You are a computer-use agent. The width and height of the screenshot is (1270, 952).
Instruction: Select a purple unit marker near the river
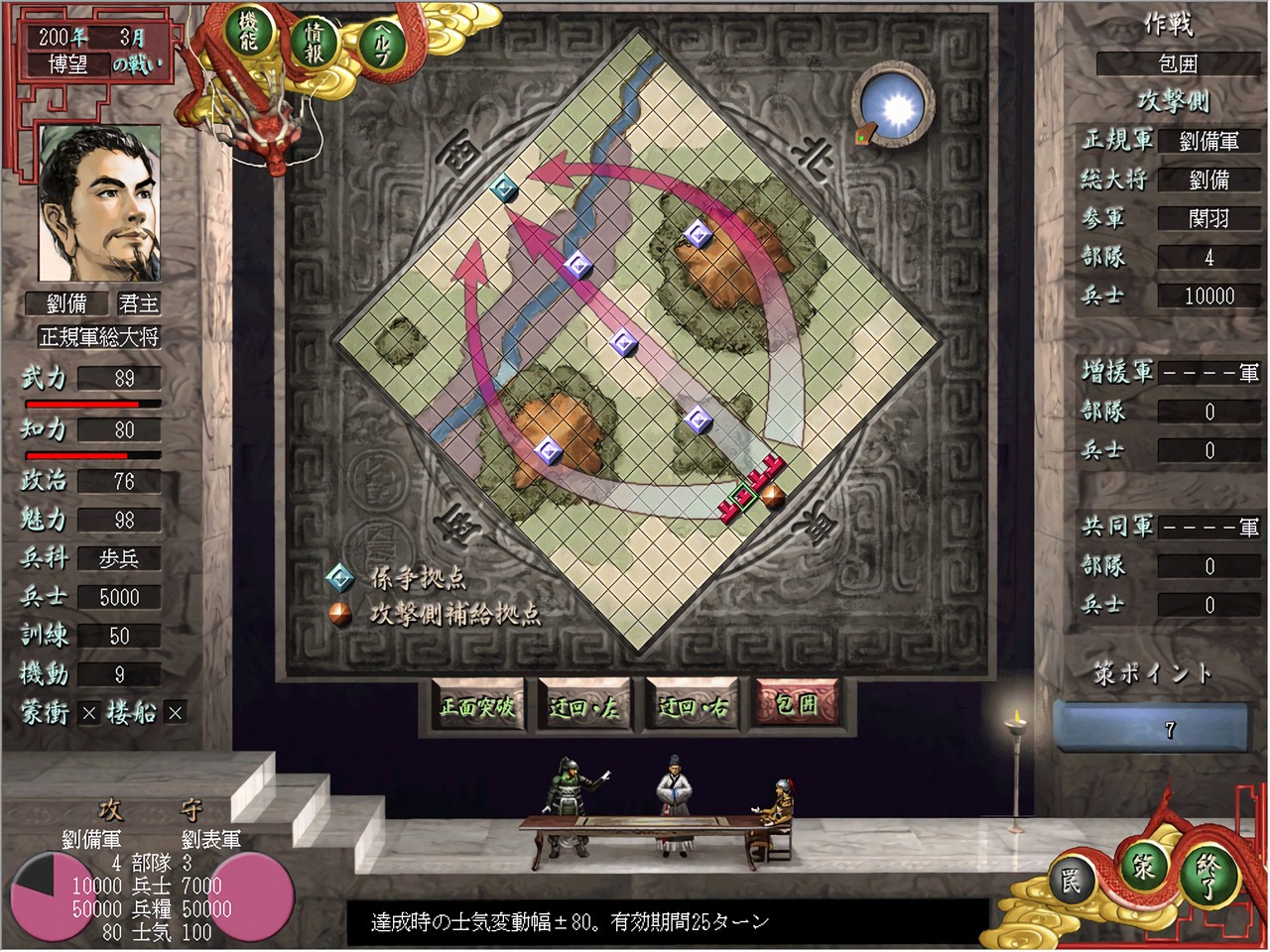[578, 265]
